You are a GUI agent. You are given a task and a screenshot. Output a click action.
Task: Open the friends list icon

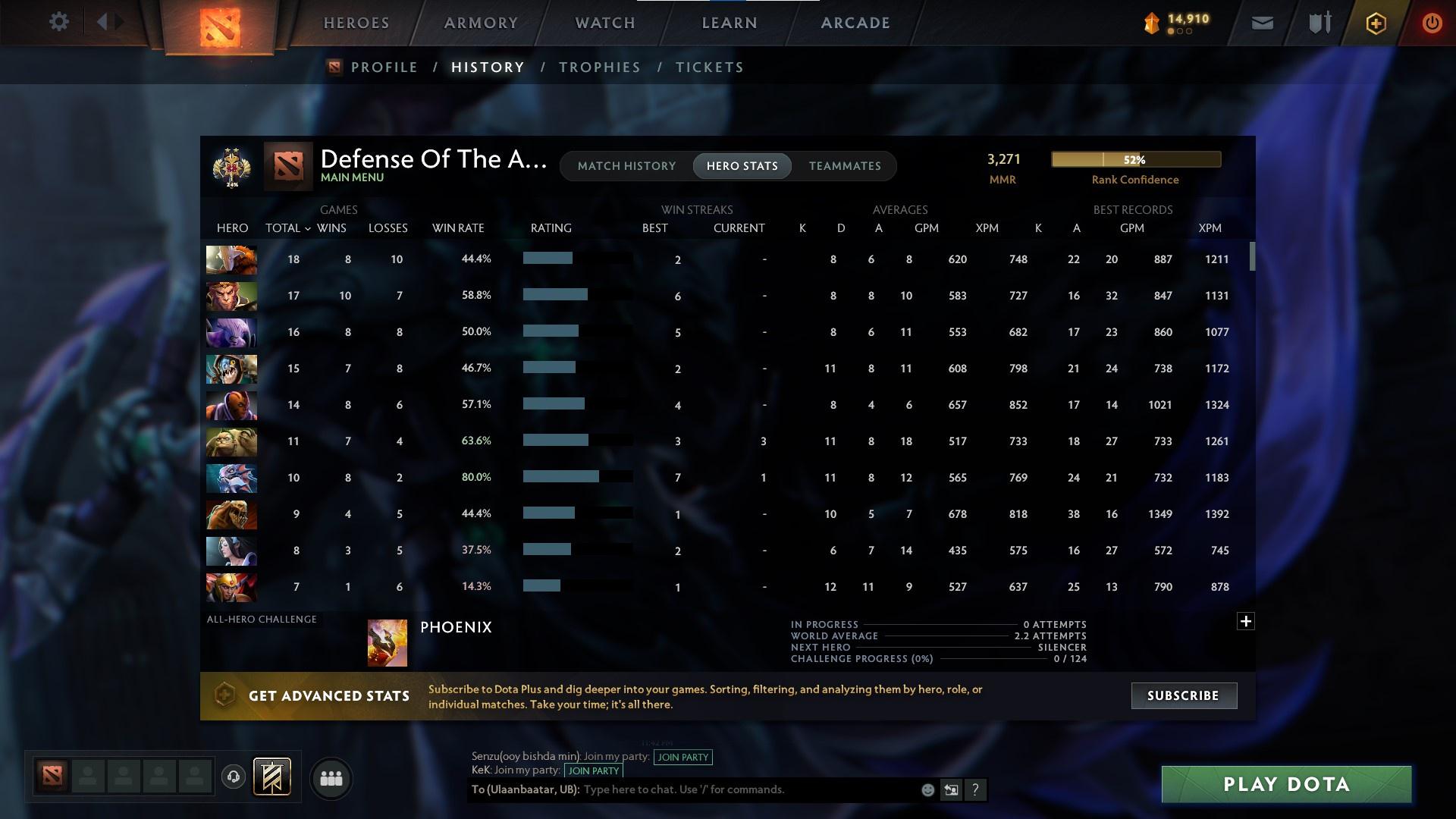click(x=331, y=777)
